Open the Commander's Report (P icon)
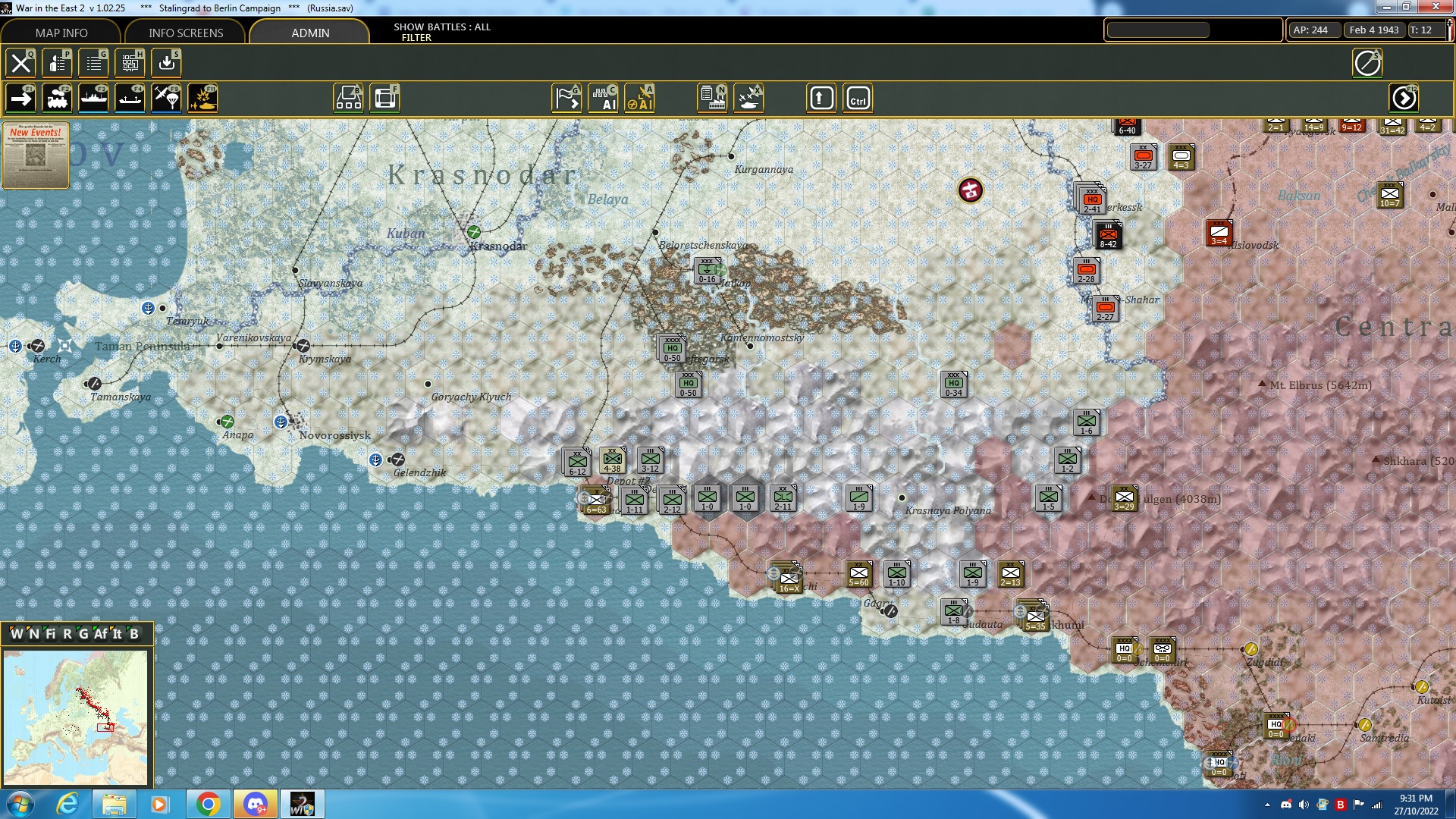This screenshot has height=819, width=1456. 58,63
